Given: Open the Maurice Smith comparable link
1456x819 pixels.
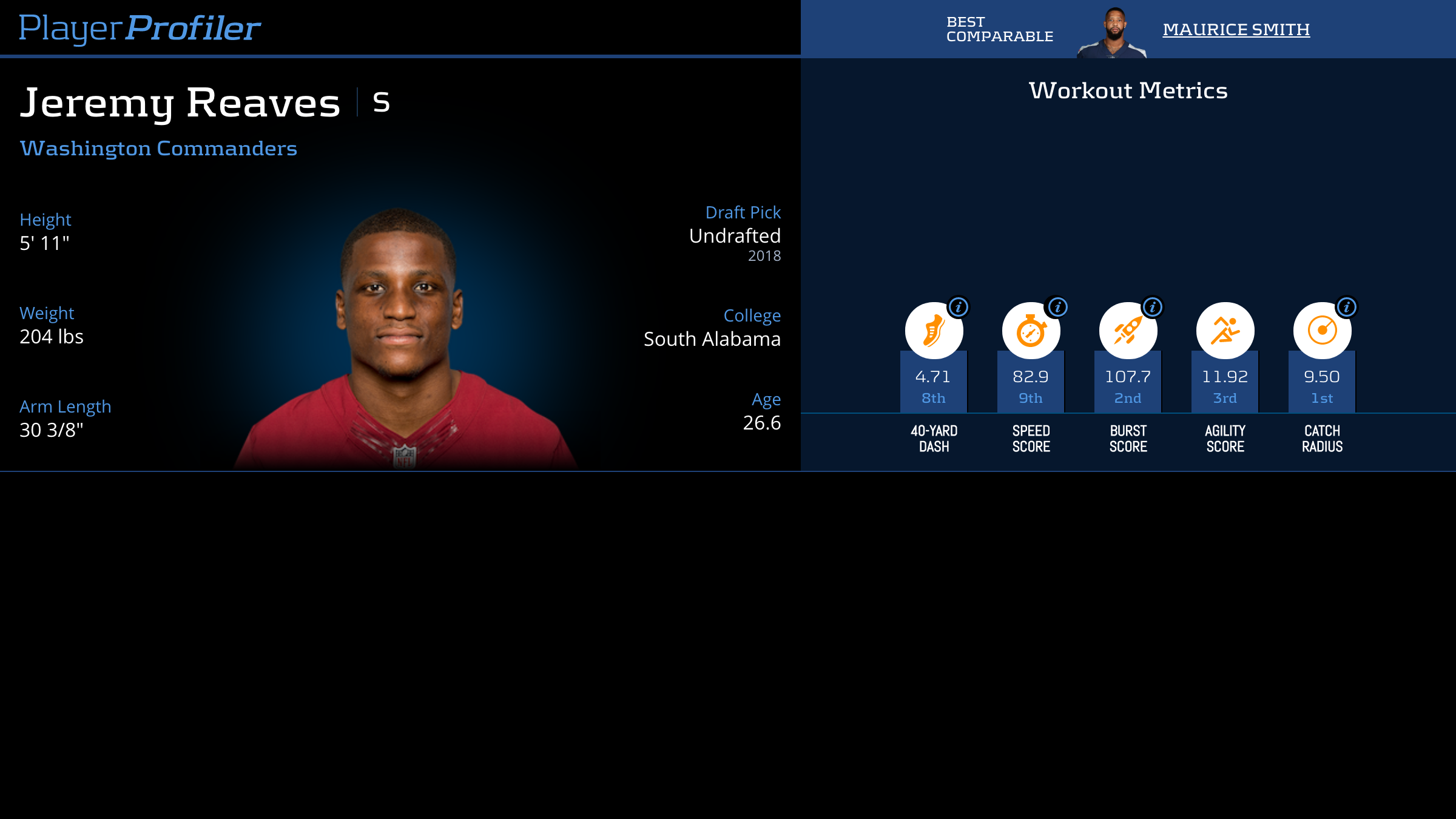Looking at the screenshot, I should [1236, 29].
